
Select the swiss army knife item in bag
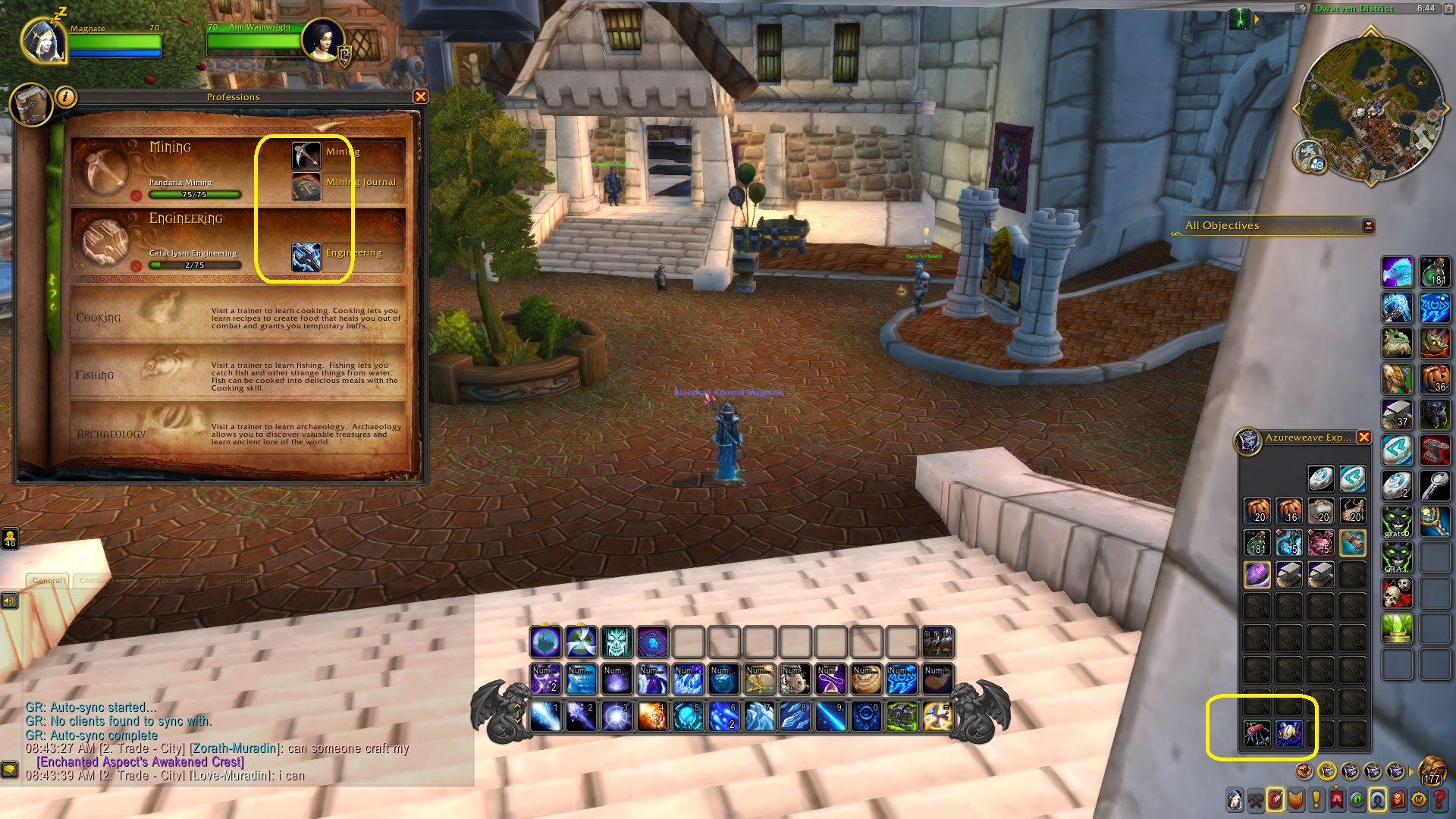pos(1257,733)
